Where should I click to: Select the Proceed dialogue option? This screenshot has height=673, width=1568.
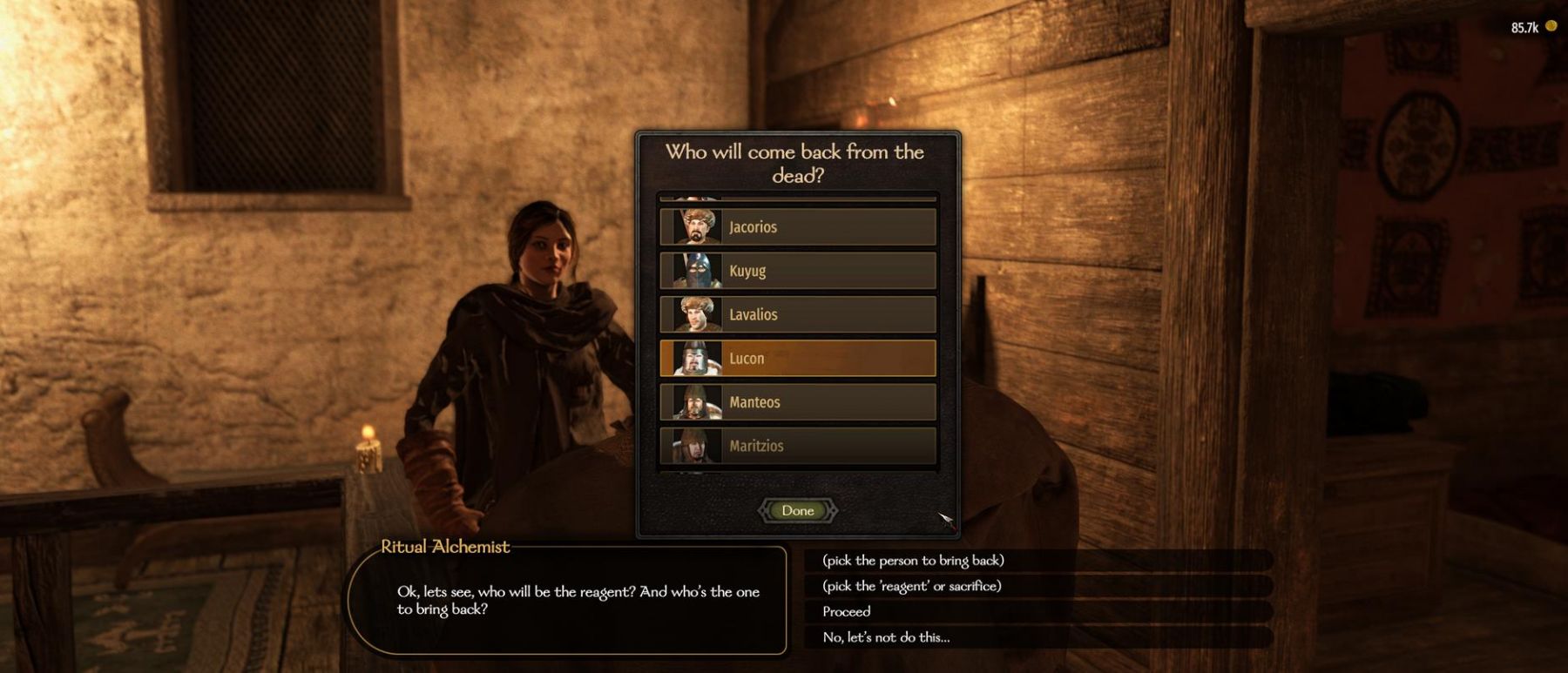pos(846,612)
